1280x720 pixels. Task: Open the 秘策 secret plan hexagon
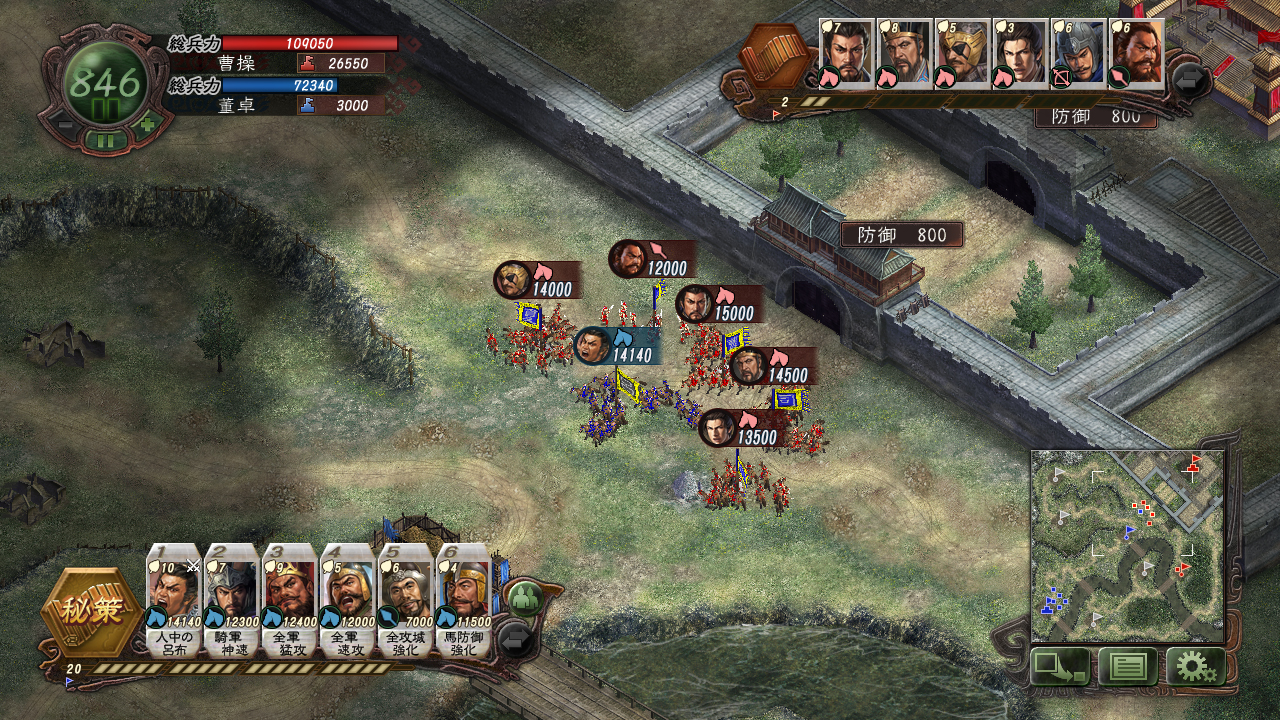[91, 610]
